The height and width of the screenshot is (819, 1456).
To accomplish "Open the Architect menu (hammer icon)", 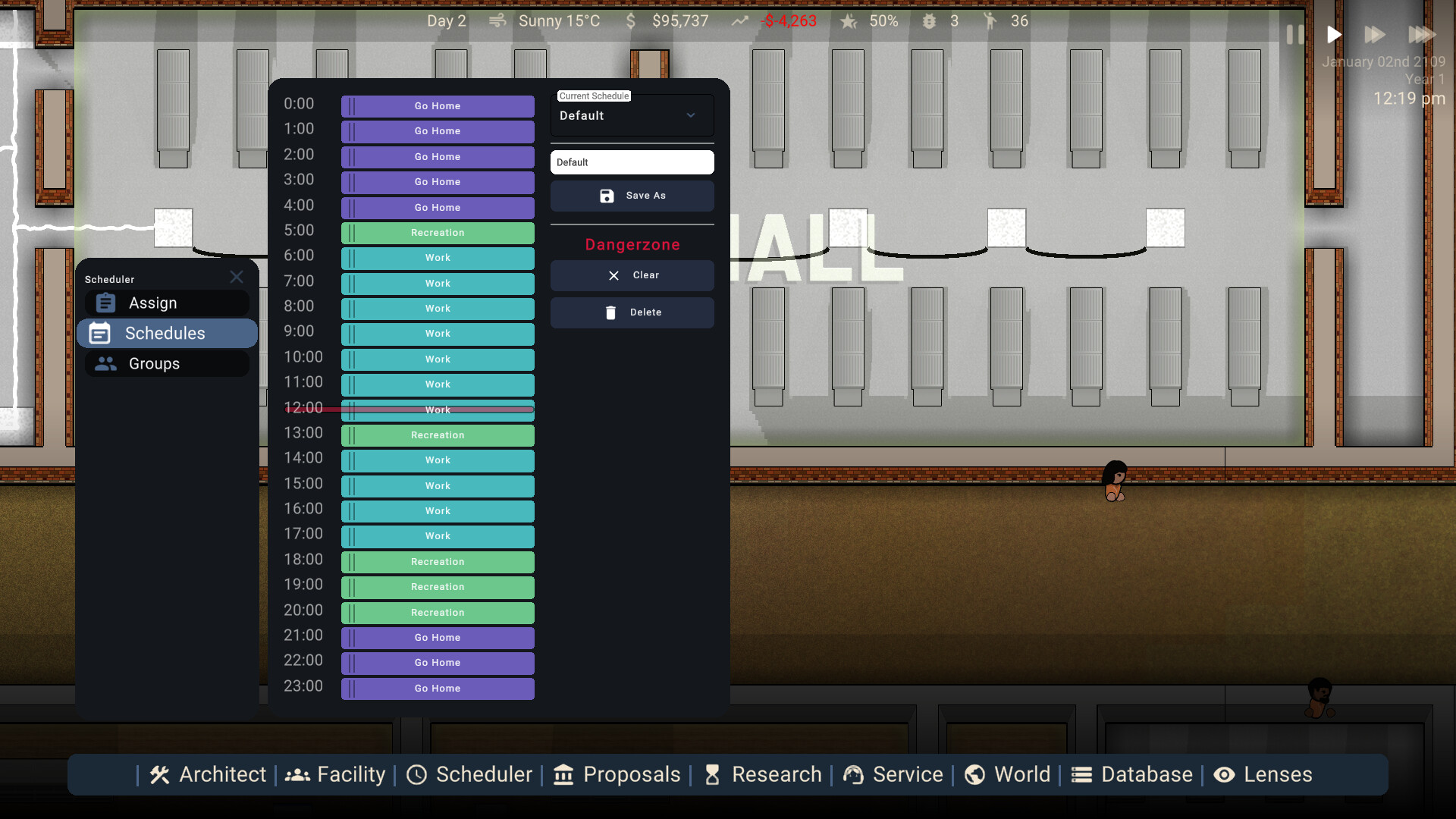I will [207, 774].
